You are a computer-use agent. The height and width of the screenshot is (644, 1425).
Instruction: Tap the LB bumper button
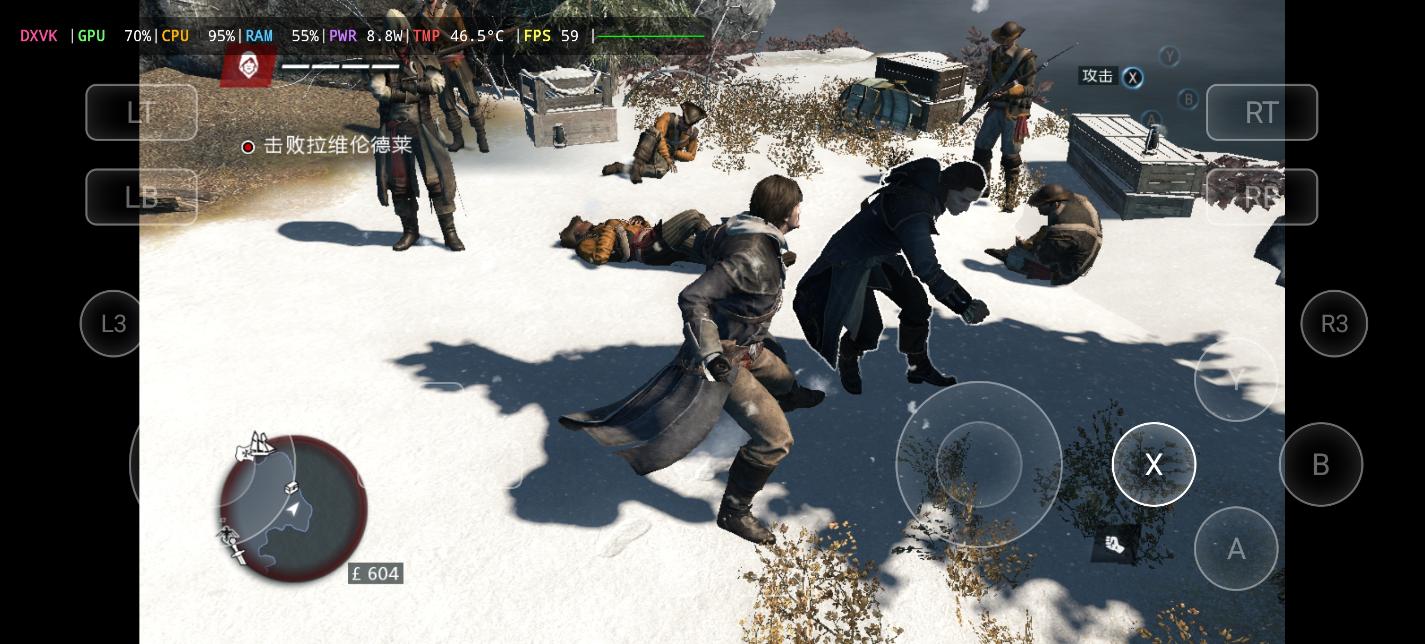point(141,197)
